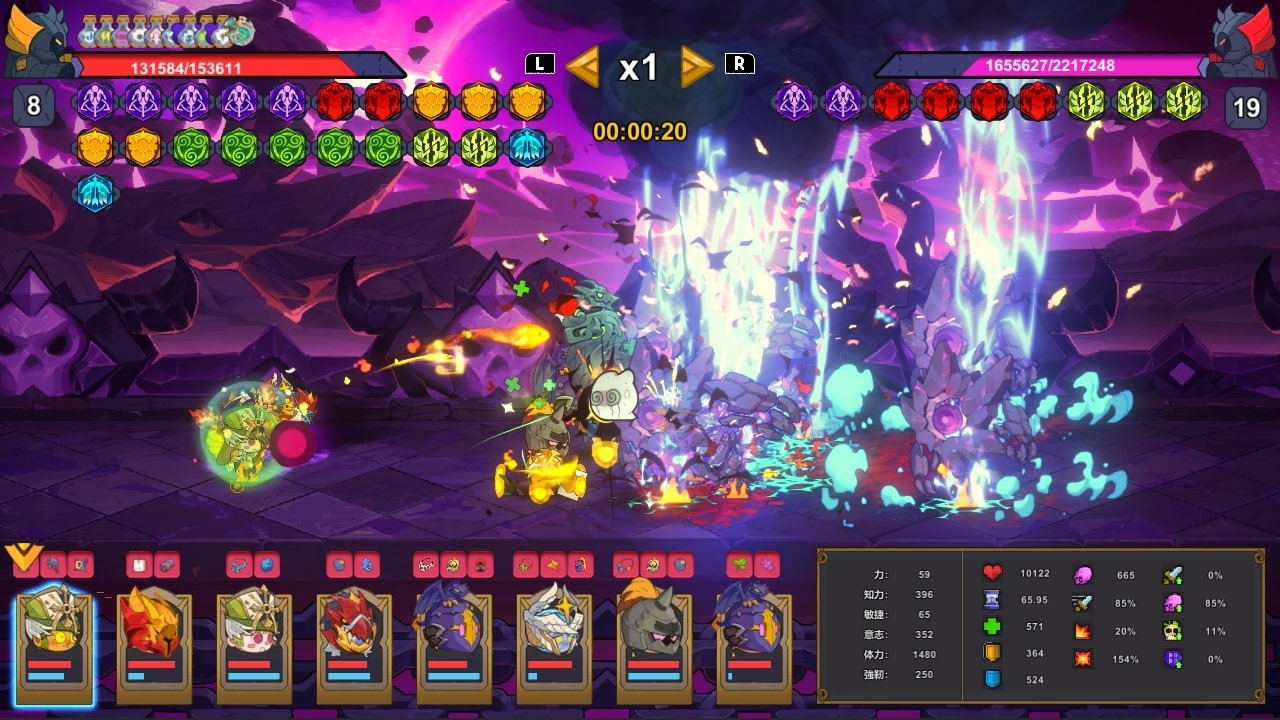
Task: Click the red demon buff icon below player HP bar
Action: coord(333,103)
